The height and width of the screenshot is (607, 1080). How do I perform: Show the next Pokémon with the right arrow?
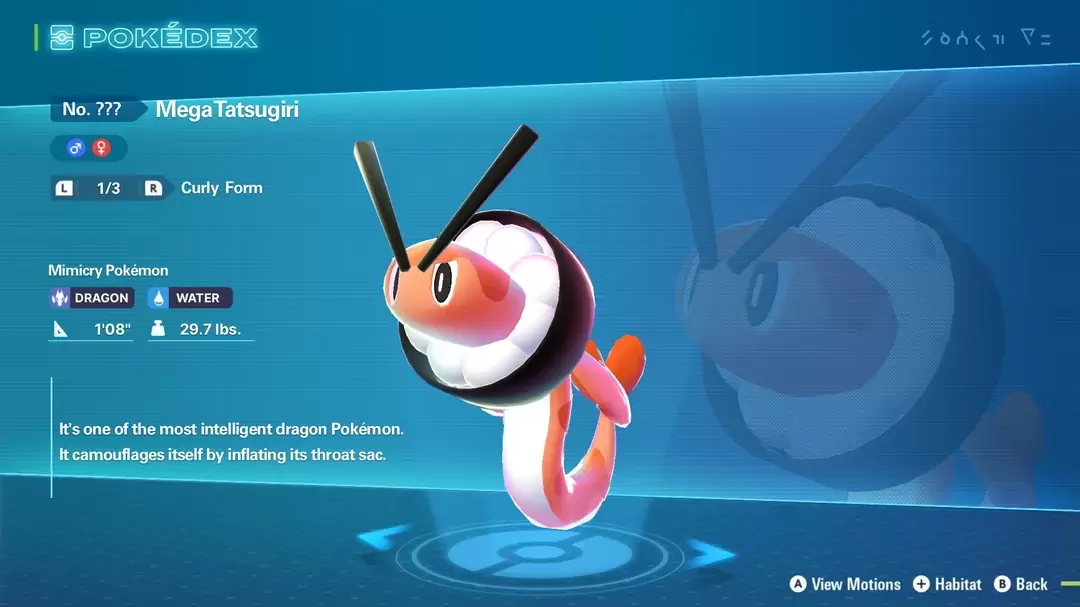711,552
